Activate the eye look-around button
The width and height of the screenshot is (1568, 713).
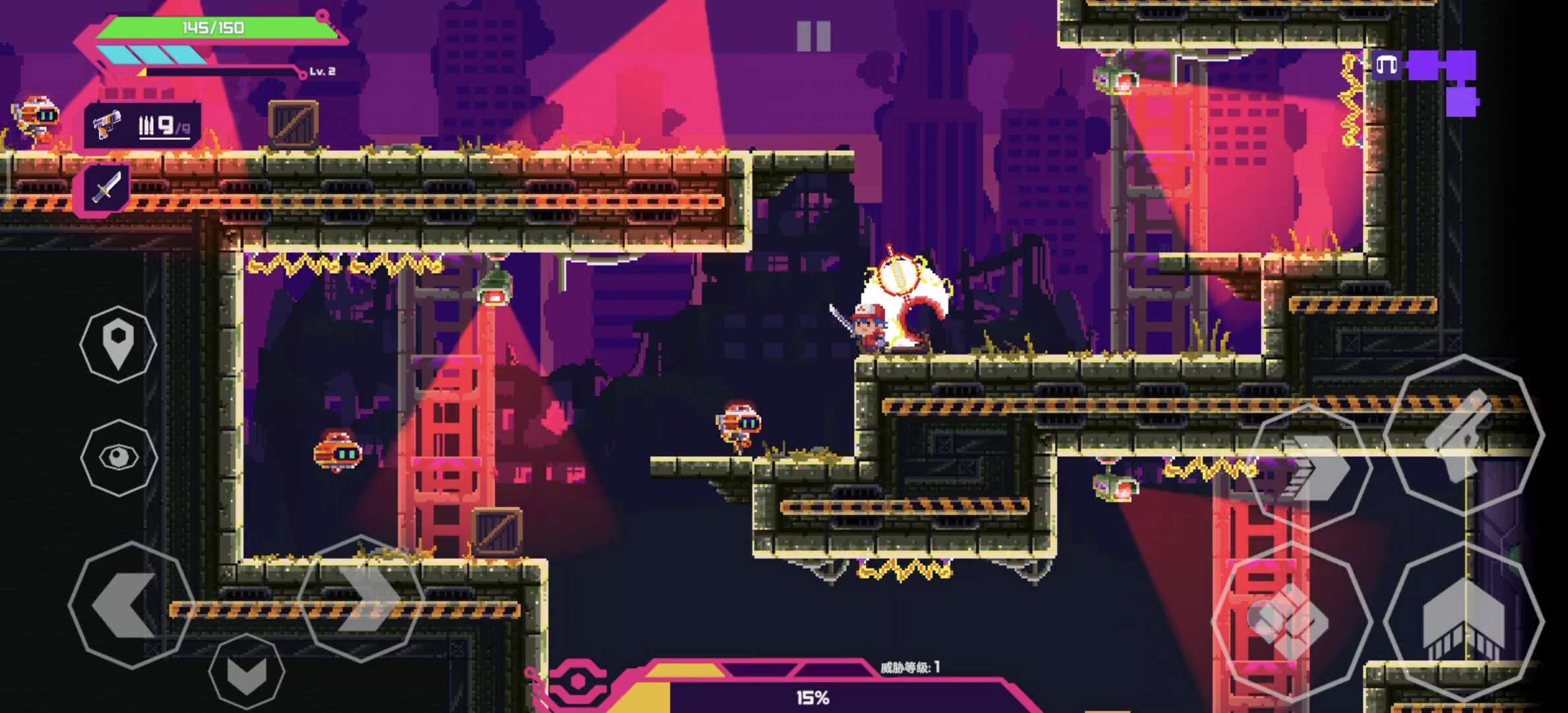(x=119, y=457)
